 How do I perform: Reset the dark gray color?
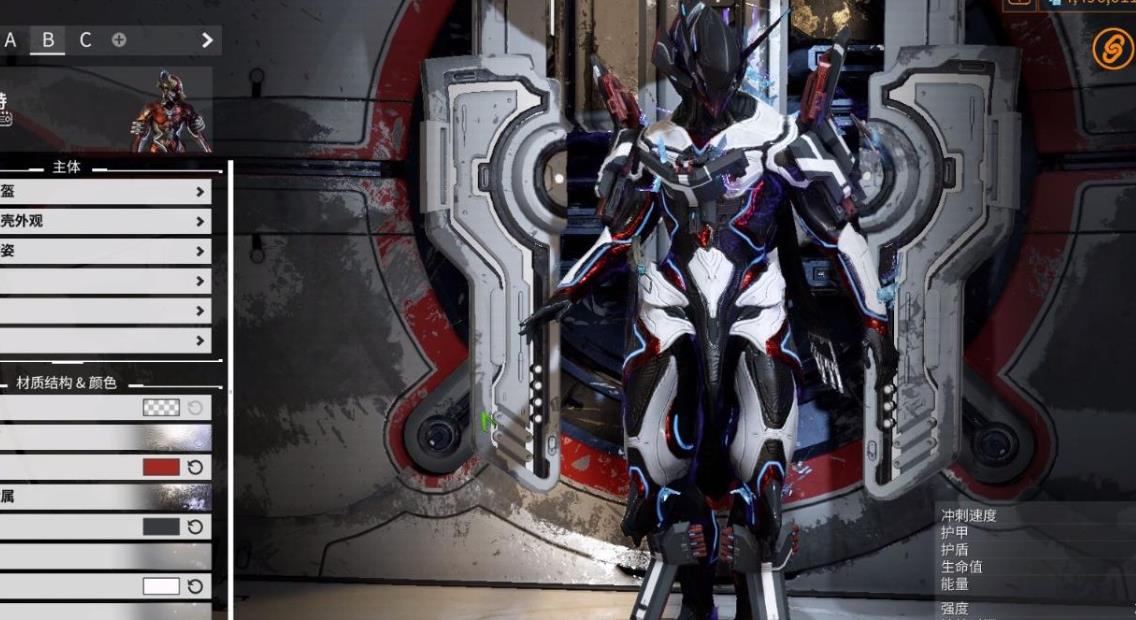click(x=196, y=527)
